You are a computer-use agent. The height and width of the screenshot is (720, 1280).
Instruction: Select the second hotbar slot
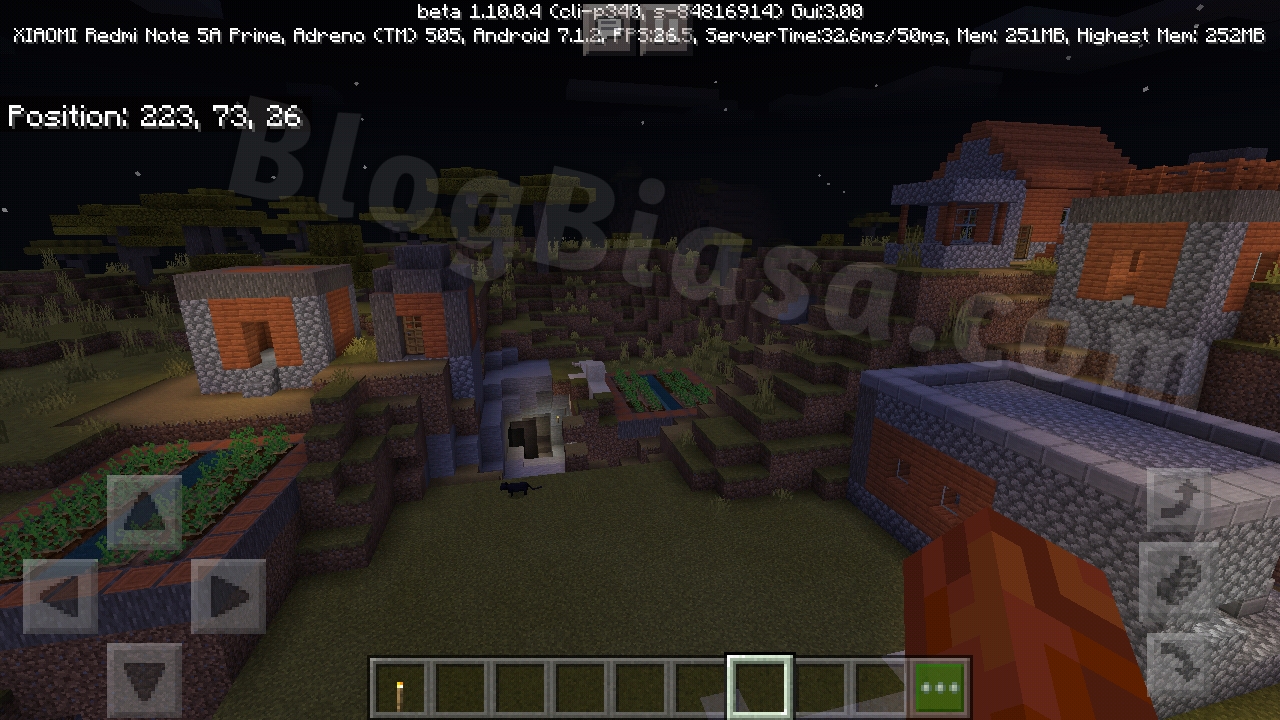pyautogui.click(x=460, y=683)
